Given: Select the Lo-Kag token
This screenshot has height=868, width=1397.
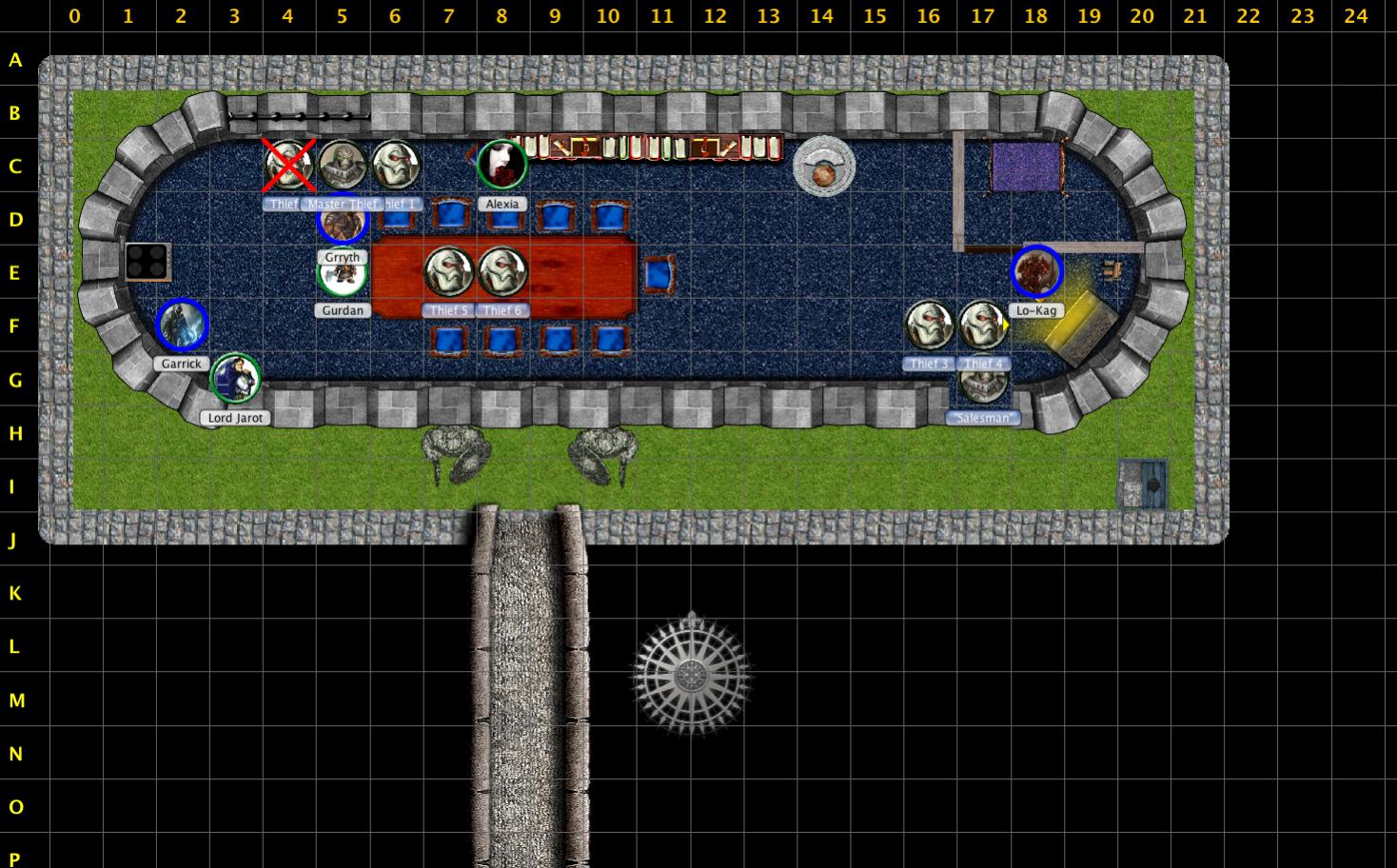Looking at the screenshot, I should (1035, 272).
